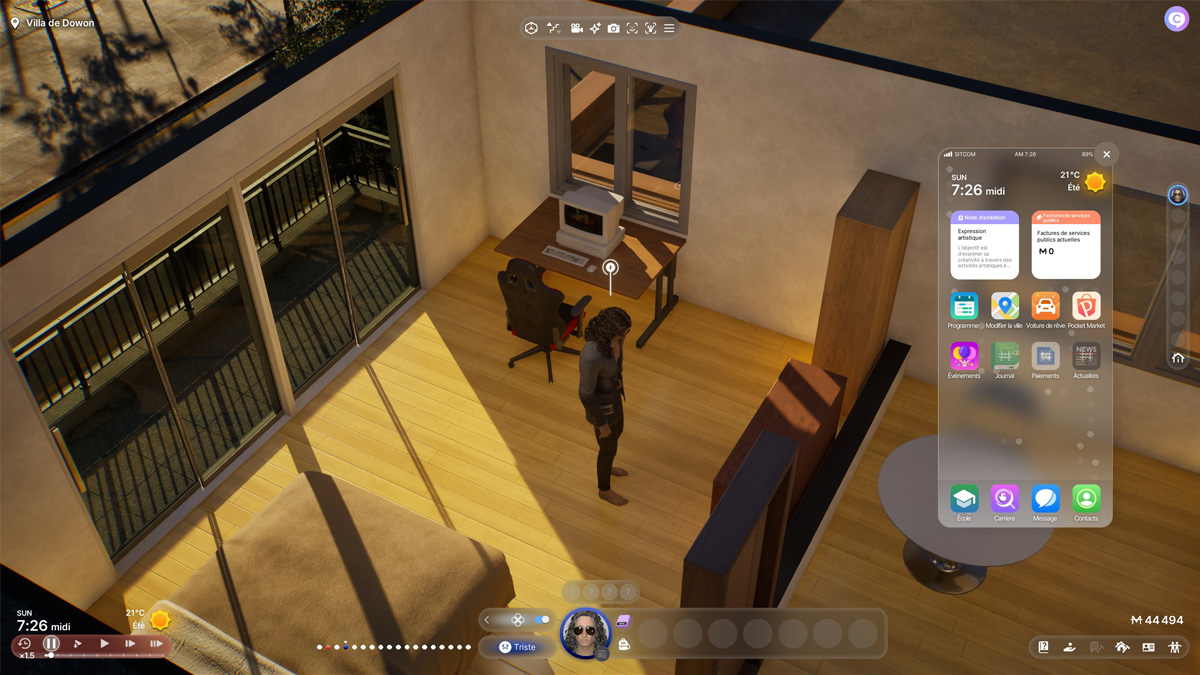Pause the game time
Image resolution: width=1200 pixels, height=675 pixels.
(x=51, y=644)
